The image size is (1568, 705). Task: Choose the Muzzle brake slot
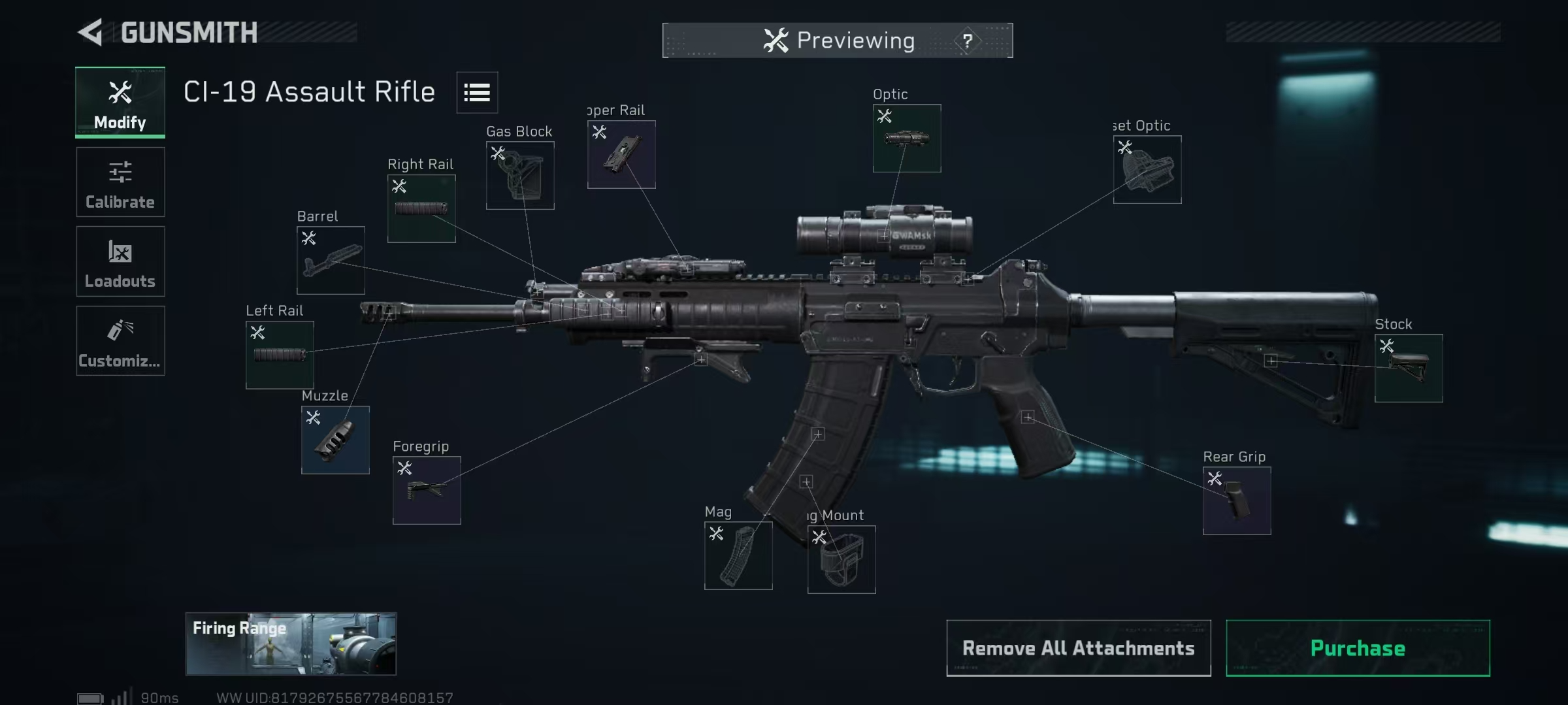pos(335,440)
